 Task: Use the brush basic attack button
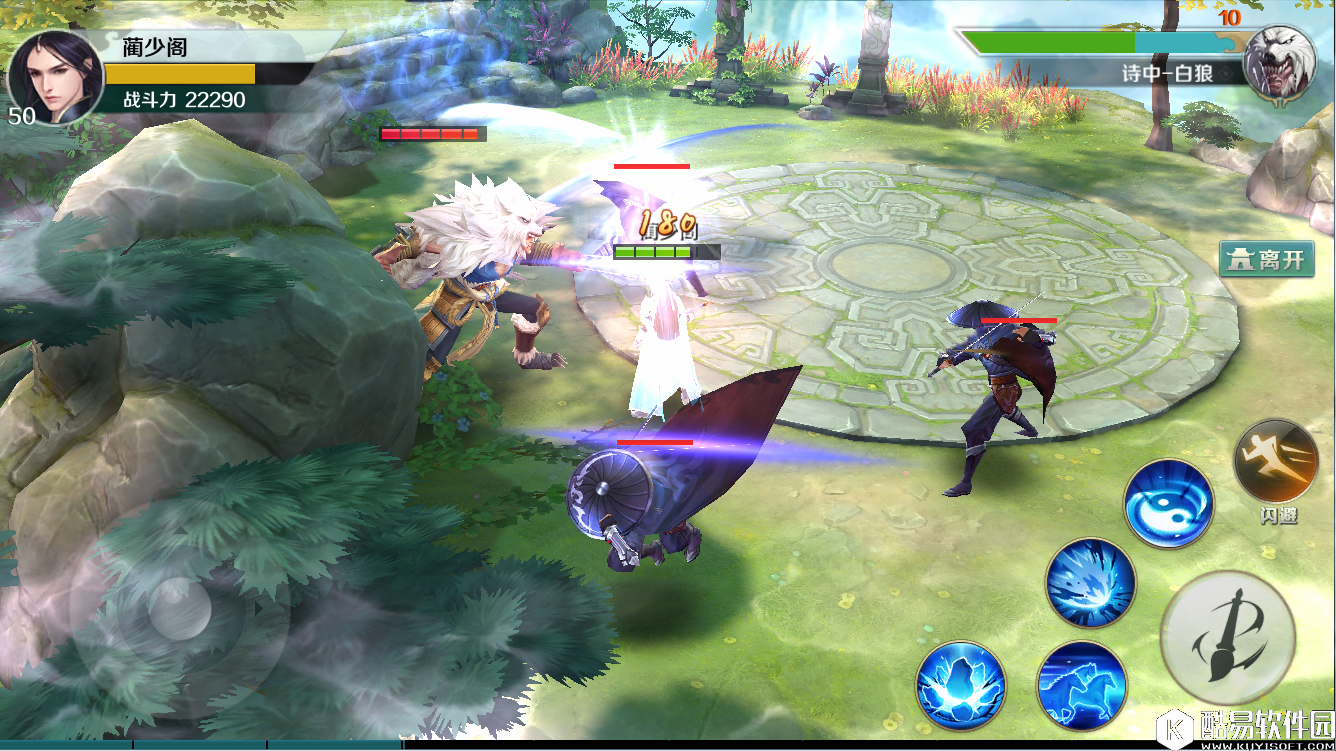(x=1228, y=636)
